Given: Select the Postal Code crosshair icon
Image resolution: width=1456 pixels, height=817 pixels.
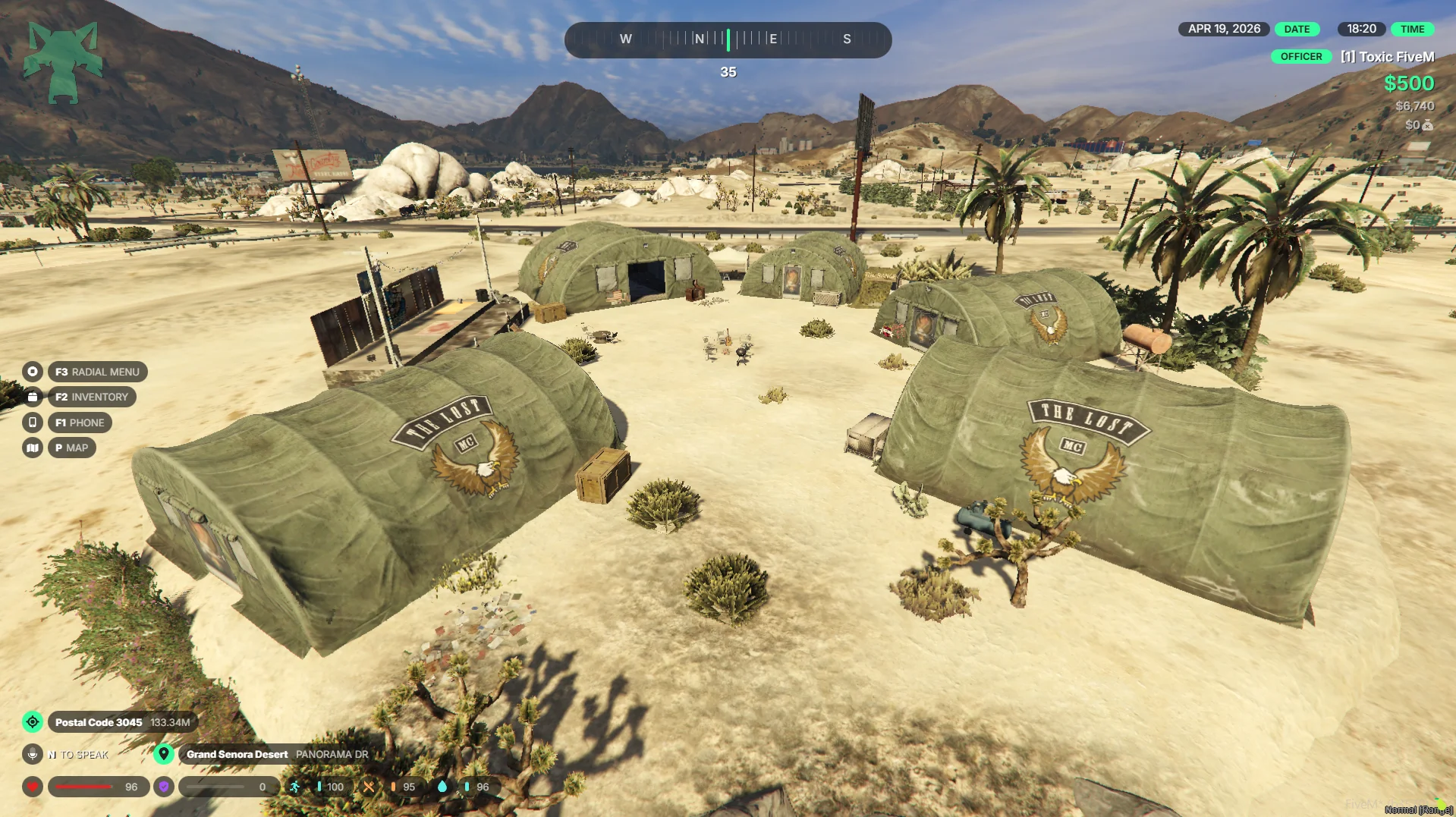Looking at the screenshot, I should 33,722.
